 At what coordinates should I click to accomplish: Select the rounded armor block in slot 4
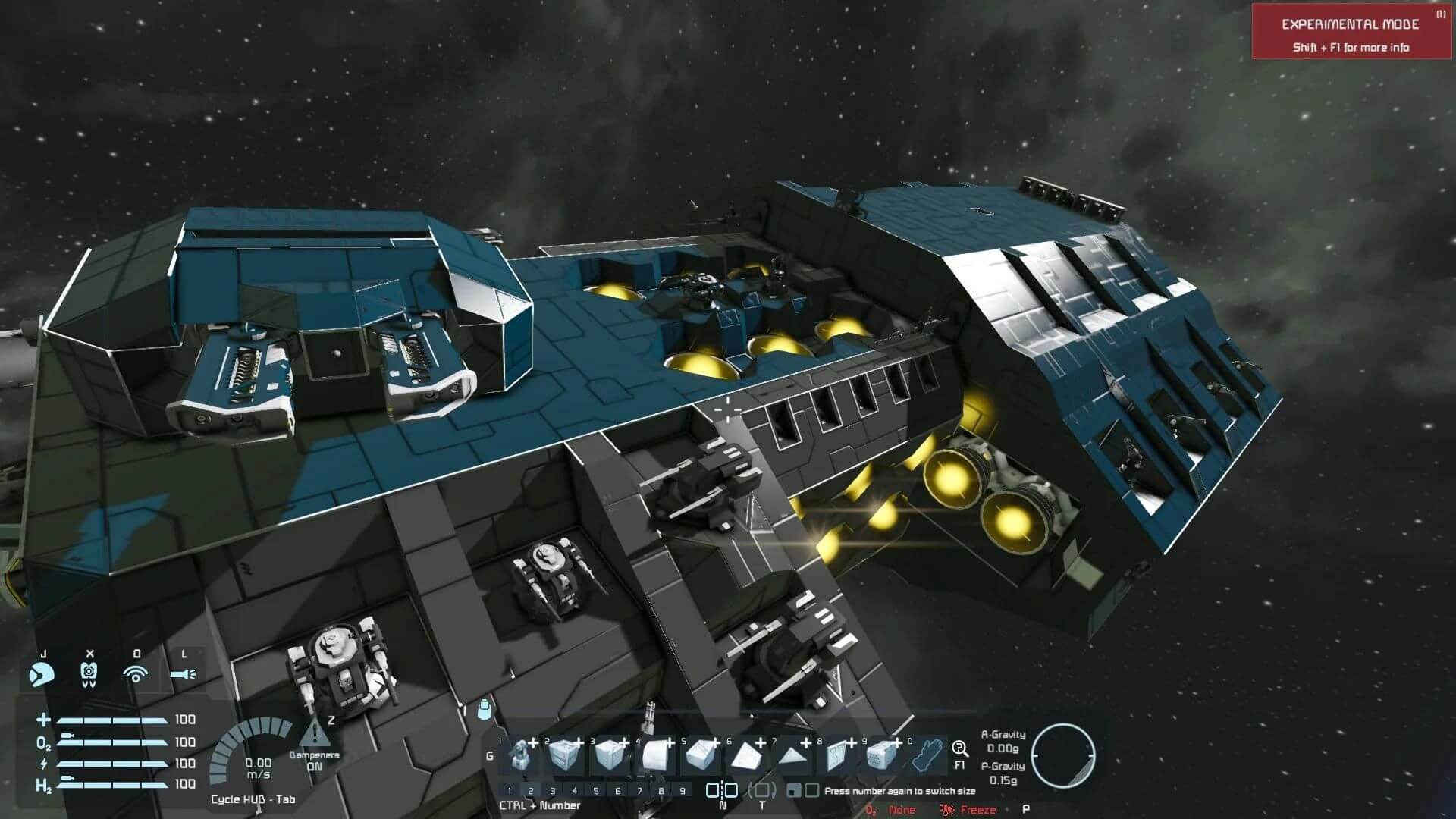click(x=655, y=755)
